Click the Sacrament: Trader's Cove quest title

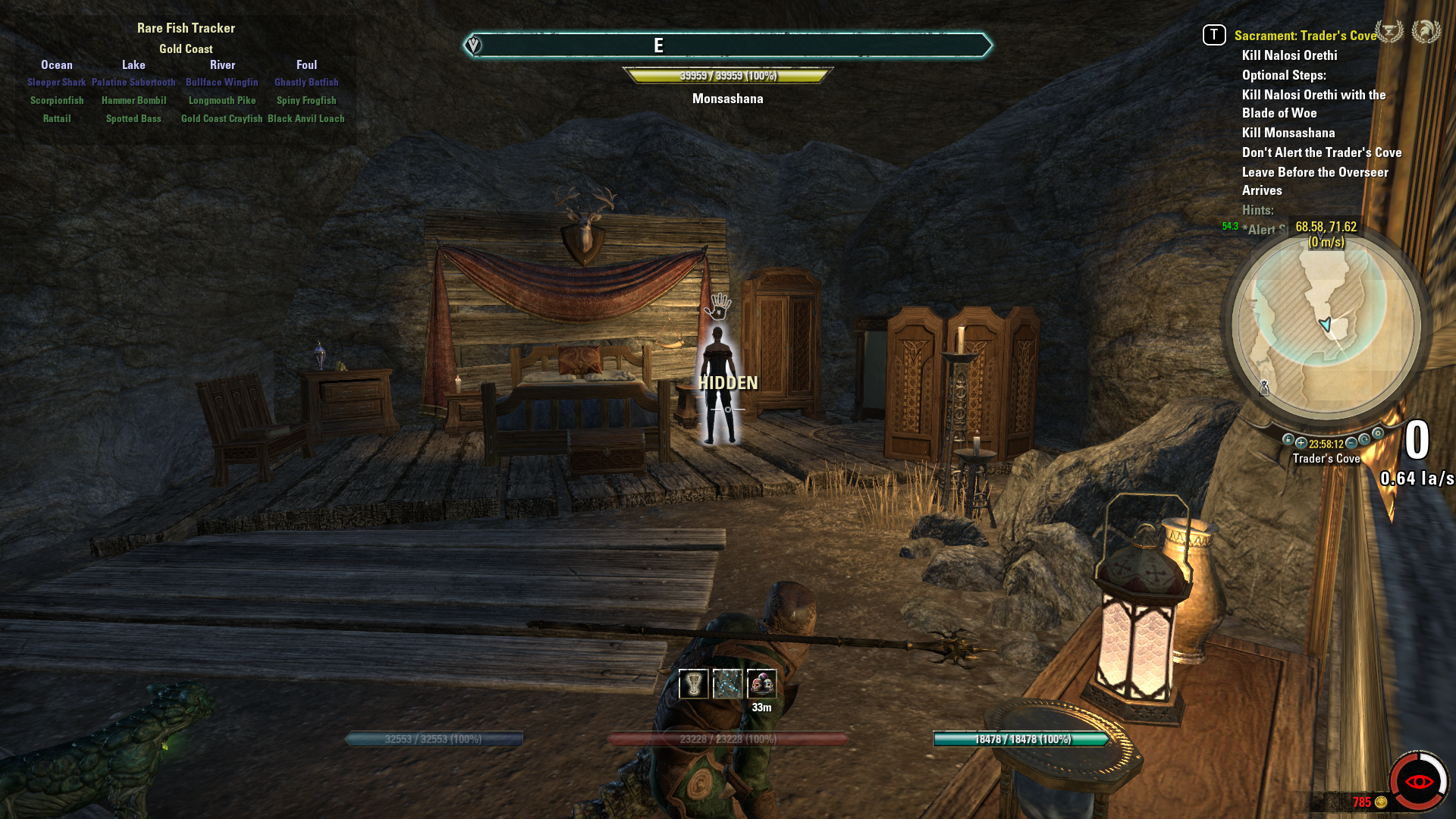point(1304,36)
